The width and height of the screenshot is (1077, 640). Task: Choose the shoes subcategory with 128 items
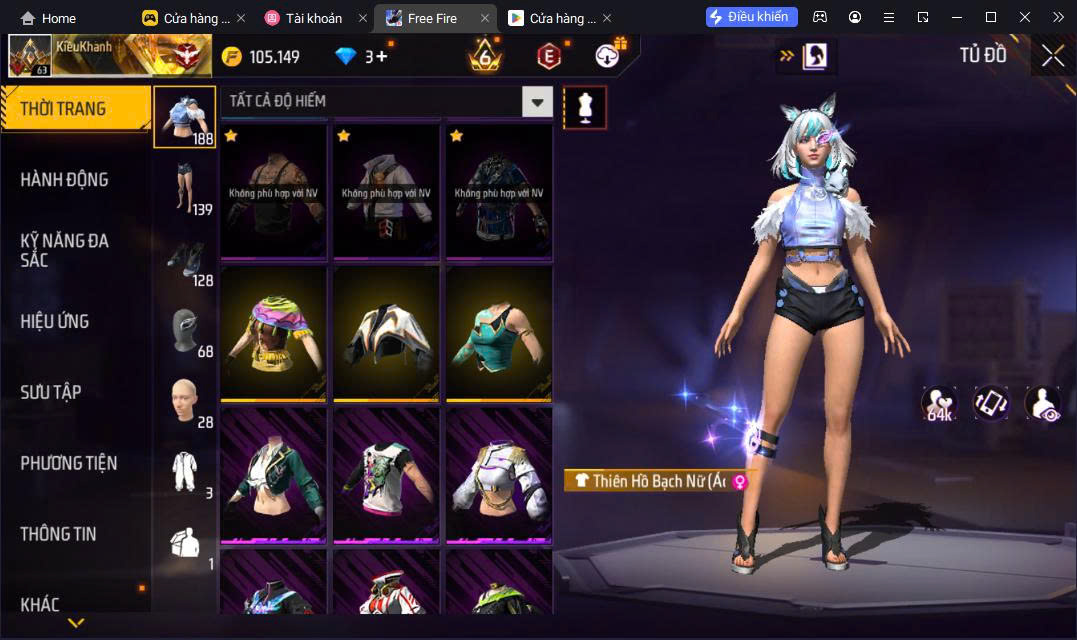(185, 258)
